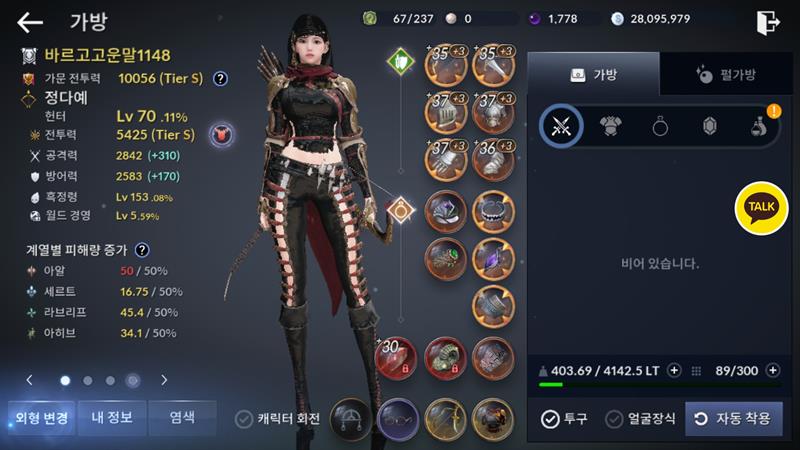Open the KakaoTalk TALK button
The image size is (800, 450).
tap(761, 207)
